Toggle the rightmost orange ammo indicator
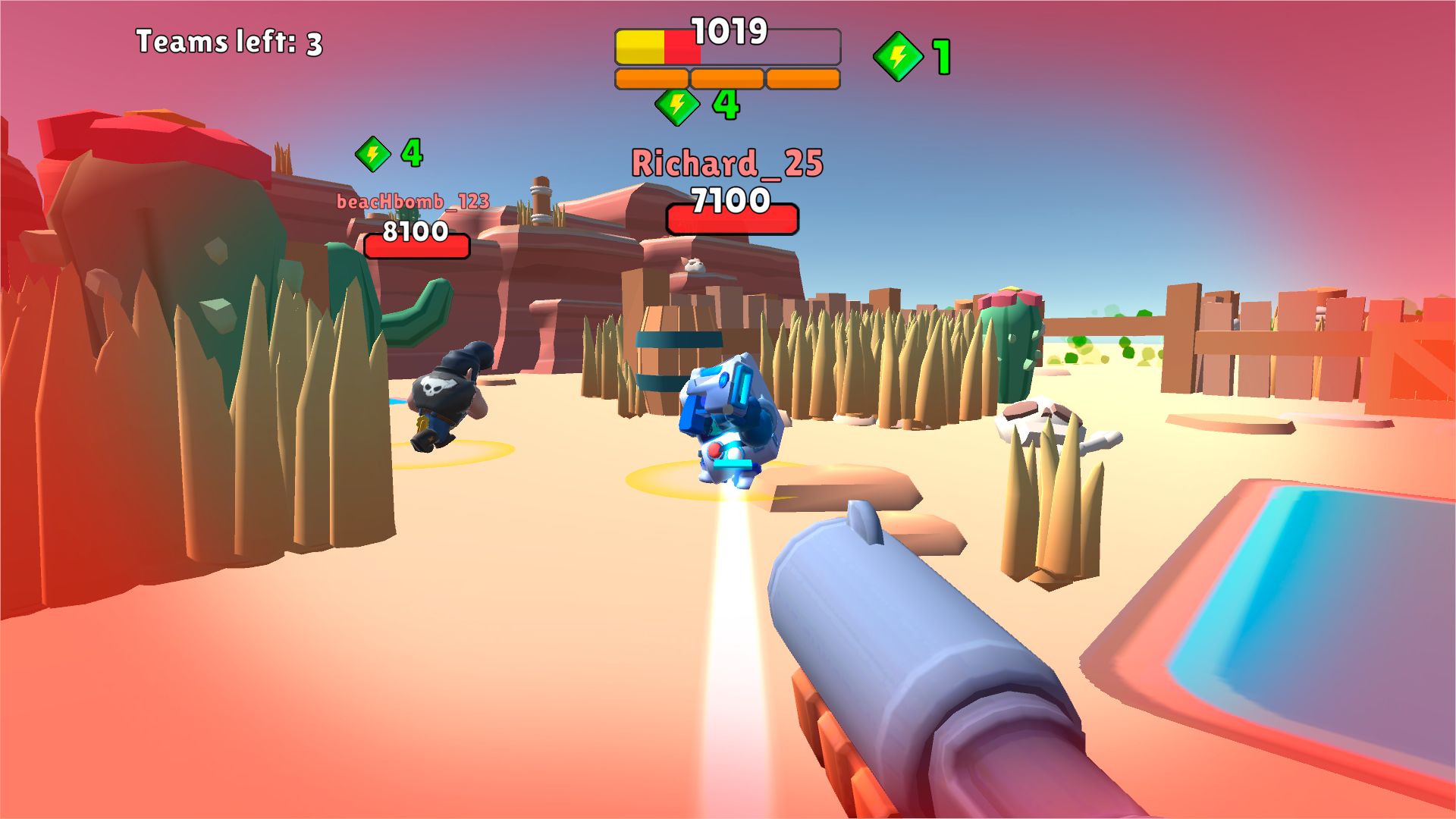1456x819 pixels. click(x=802, y=77)
